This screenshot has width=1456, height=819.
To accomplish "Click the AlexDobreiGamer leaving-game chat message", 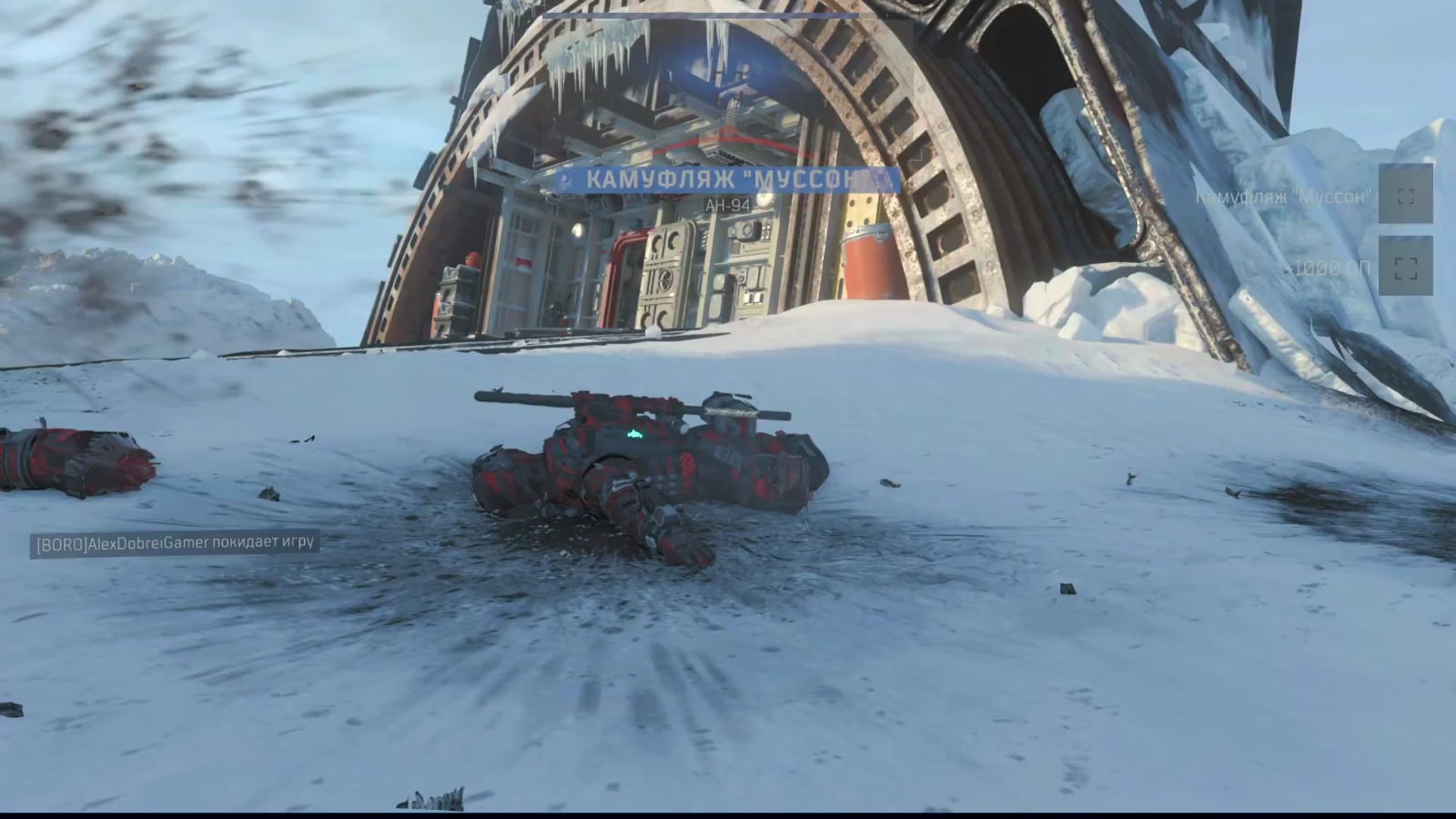I will coord(175,543).
